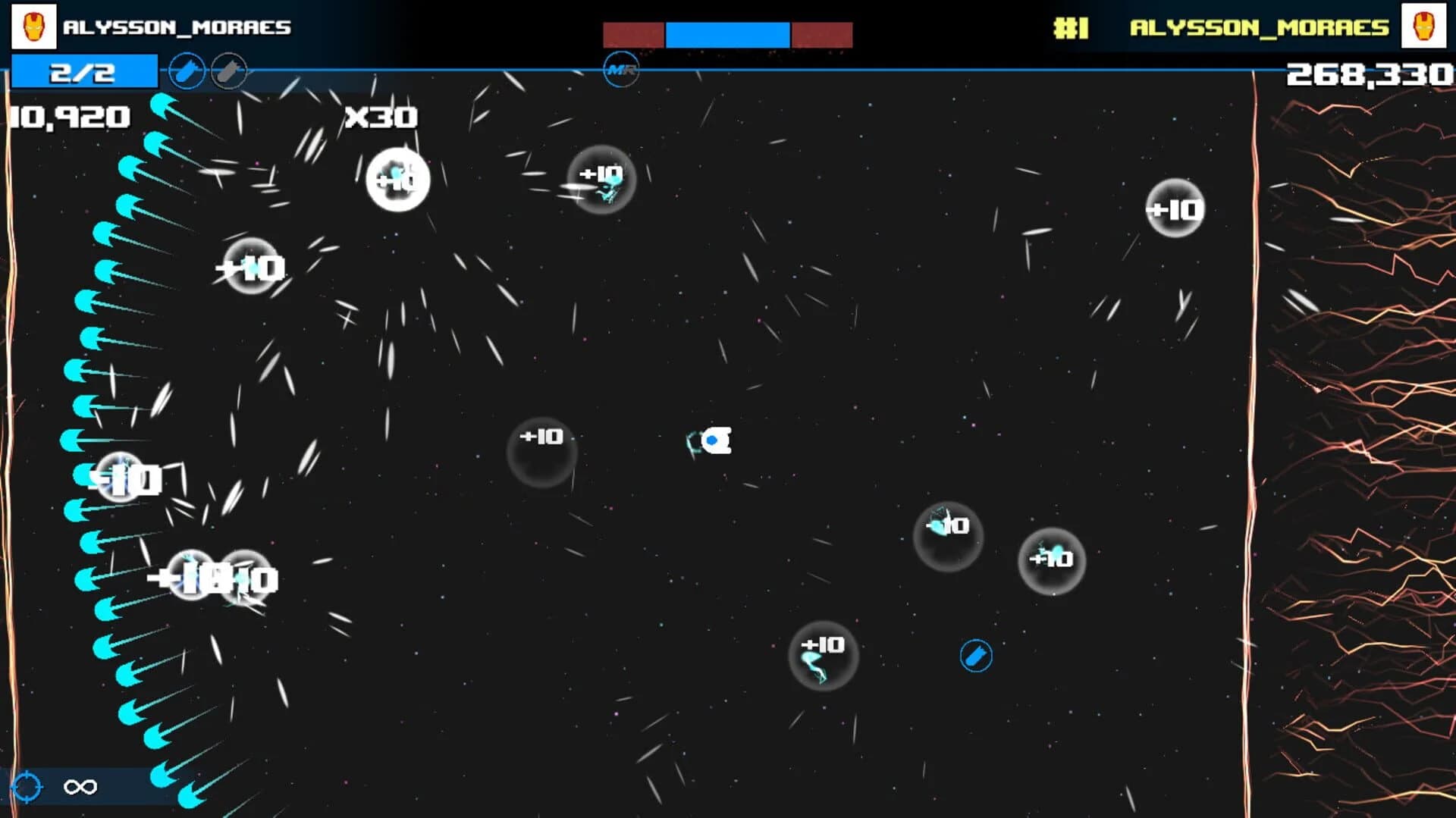Click the ALYSSON_MORAES name at top left

pos(178,27)
